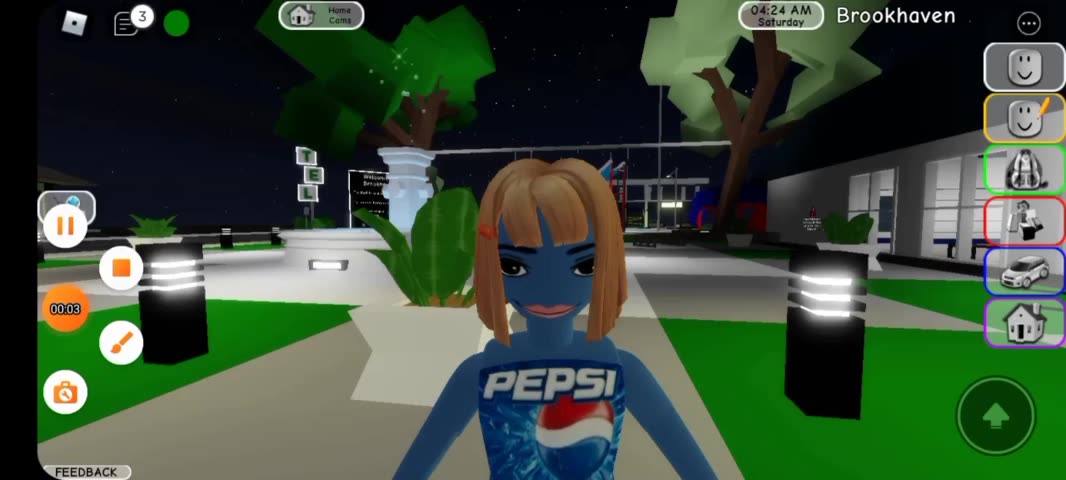Tap the Home Cams button
This screenshot has height=480, width=1066.
(321, 15)
